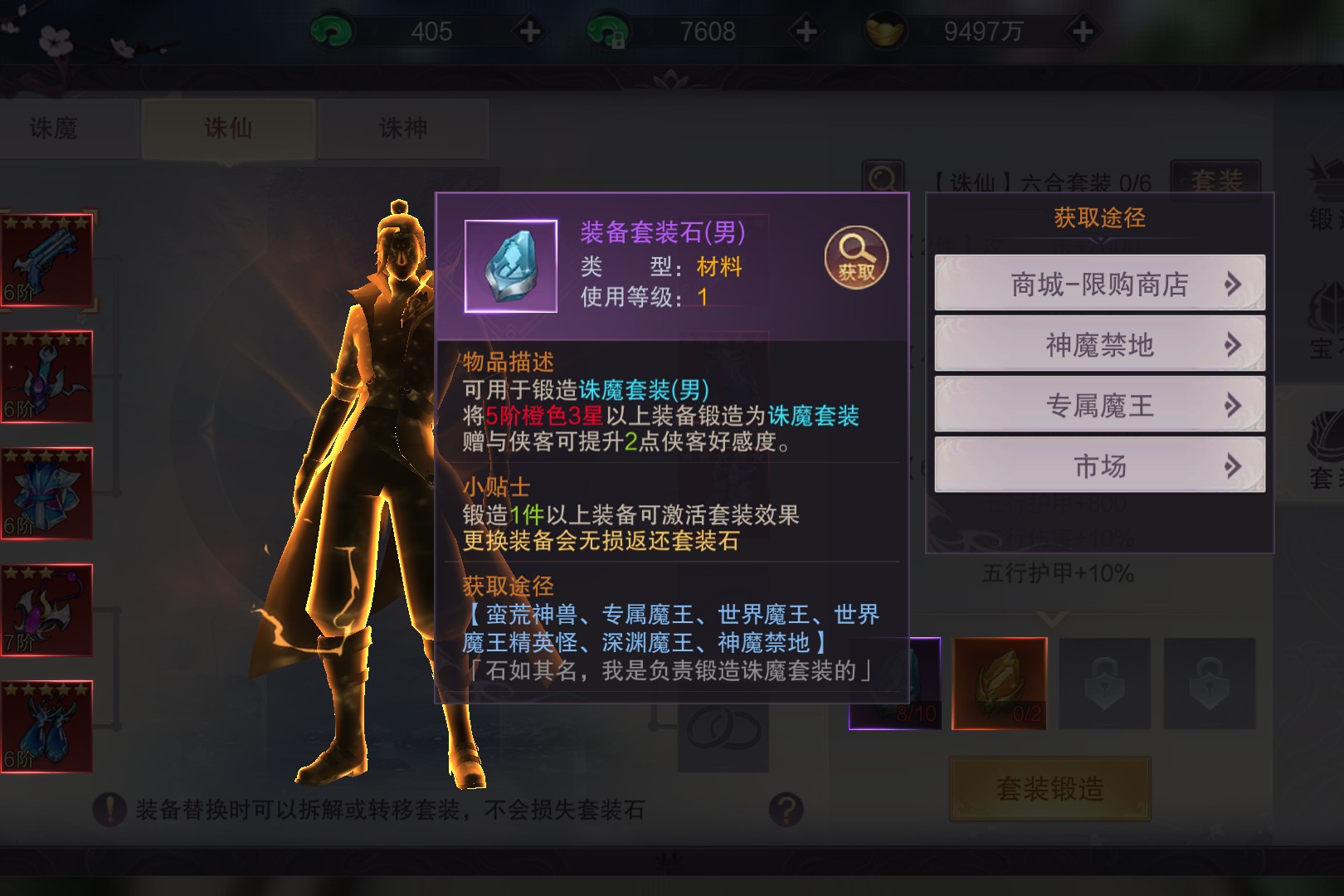Open the 诛神 tab
The image size is (1344, 896).
pos(403,129)
